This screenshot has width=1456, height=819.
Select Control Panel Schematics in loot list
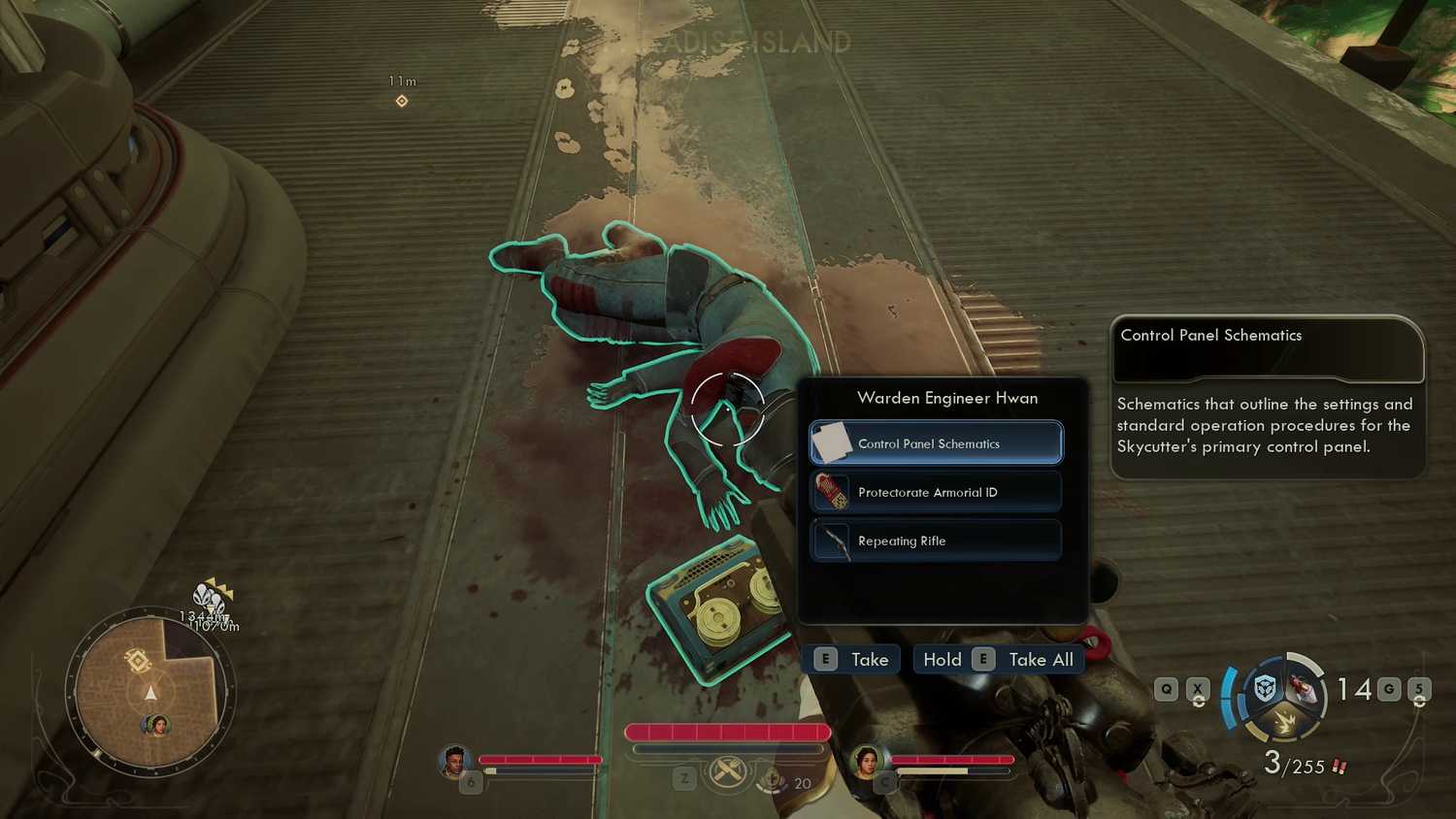936,443
